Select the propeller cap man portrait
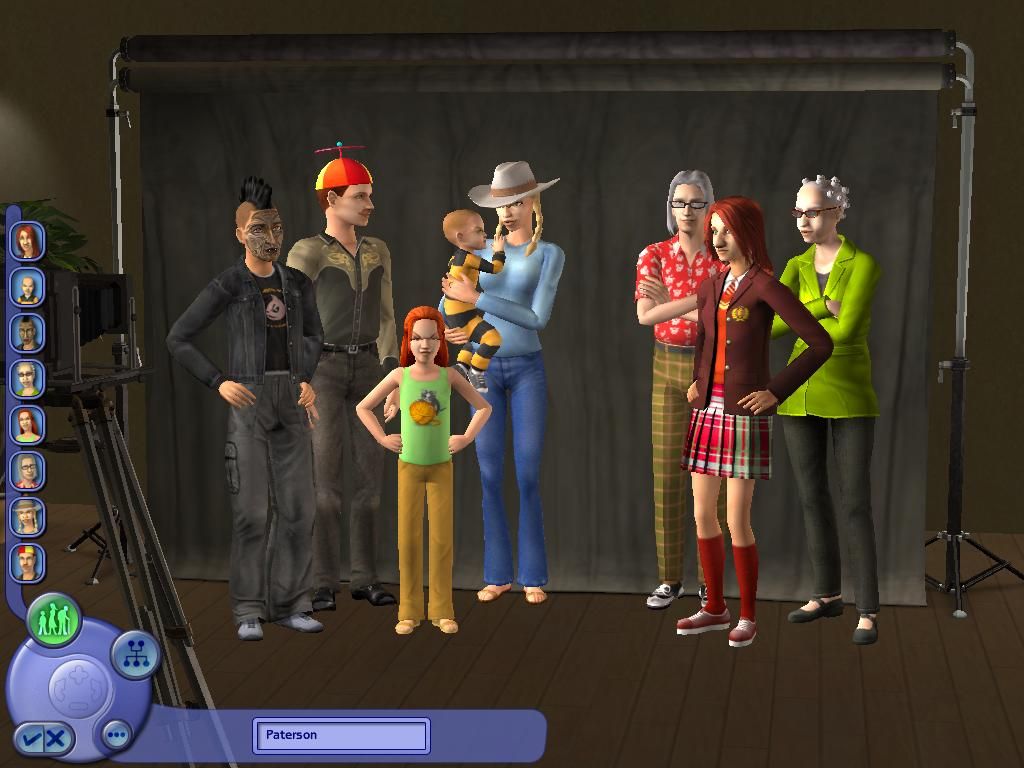Screen dimensions: 1024x768 [x=27, y=562]
